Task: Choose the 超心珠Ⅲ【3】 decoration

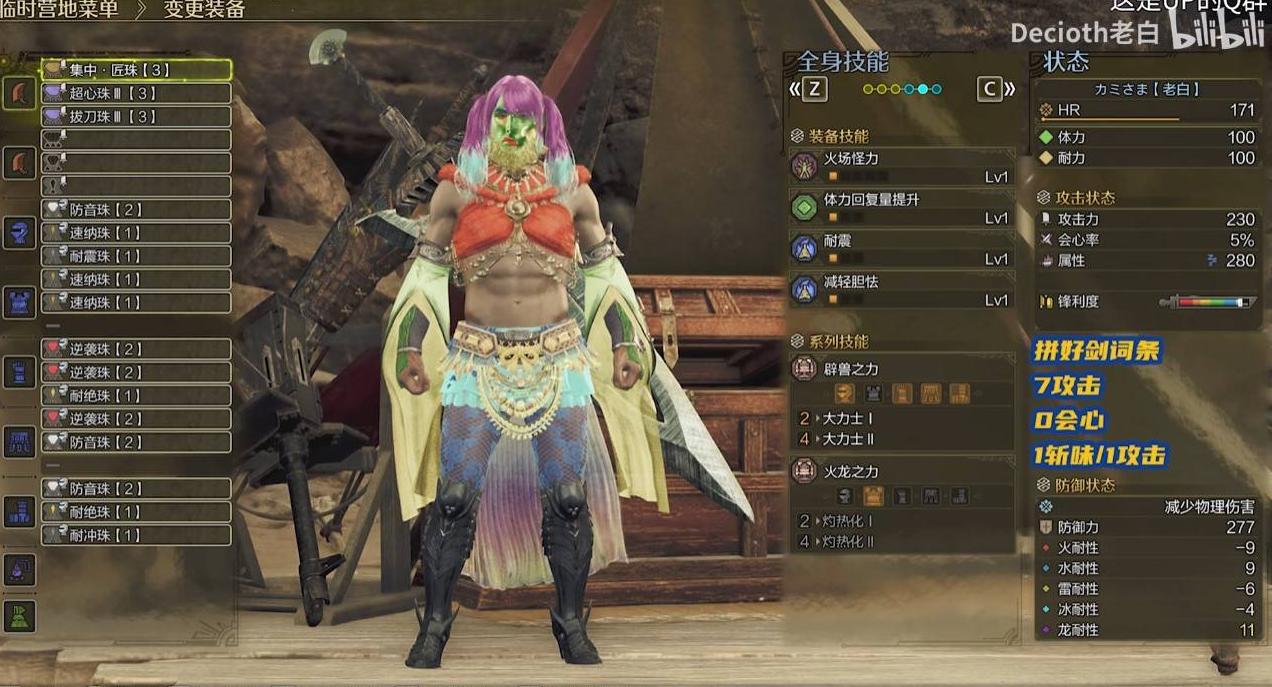Action: pos(136,93)
